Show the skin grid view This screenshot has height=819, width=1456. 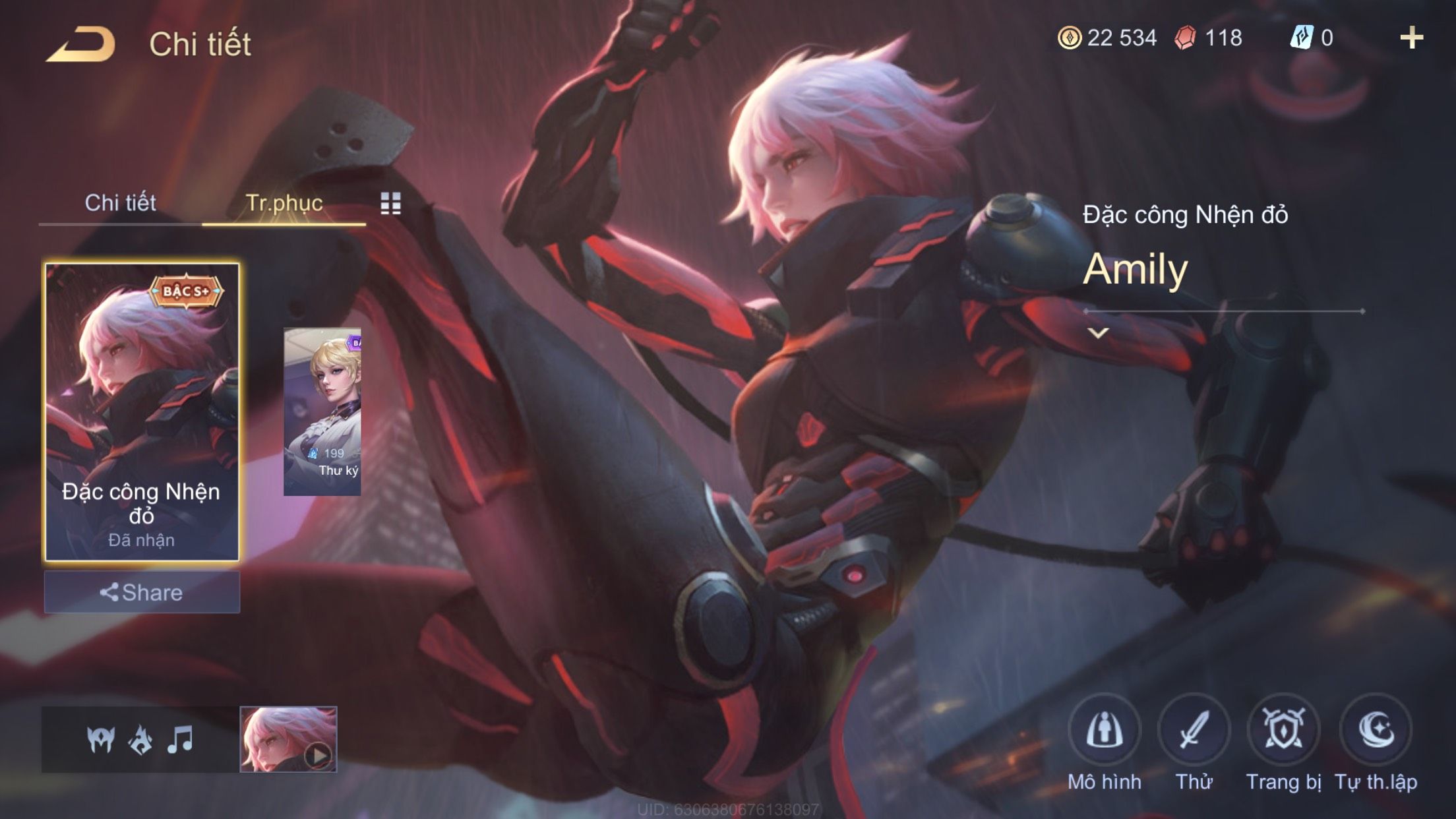(x=390, y=204)
